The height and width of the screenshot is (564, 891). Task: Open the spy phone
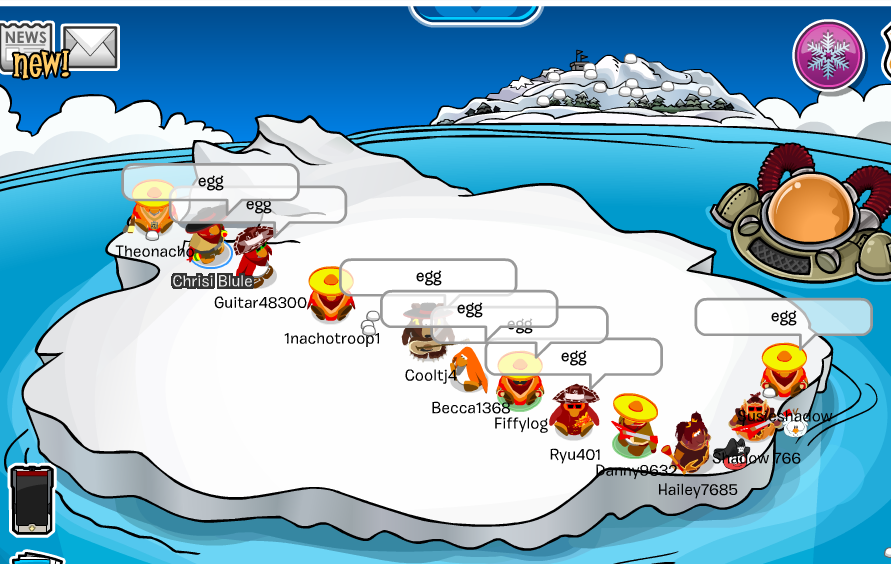(x=31, y=498)
